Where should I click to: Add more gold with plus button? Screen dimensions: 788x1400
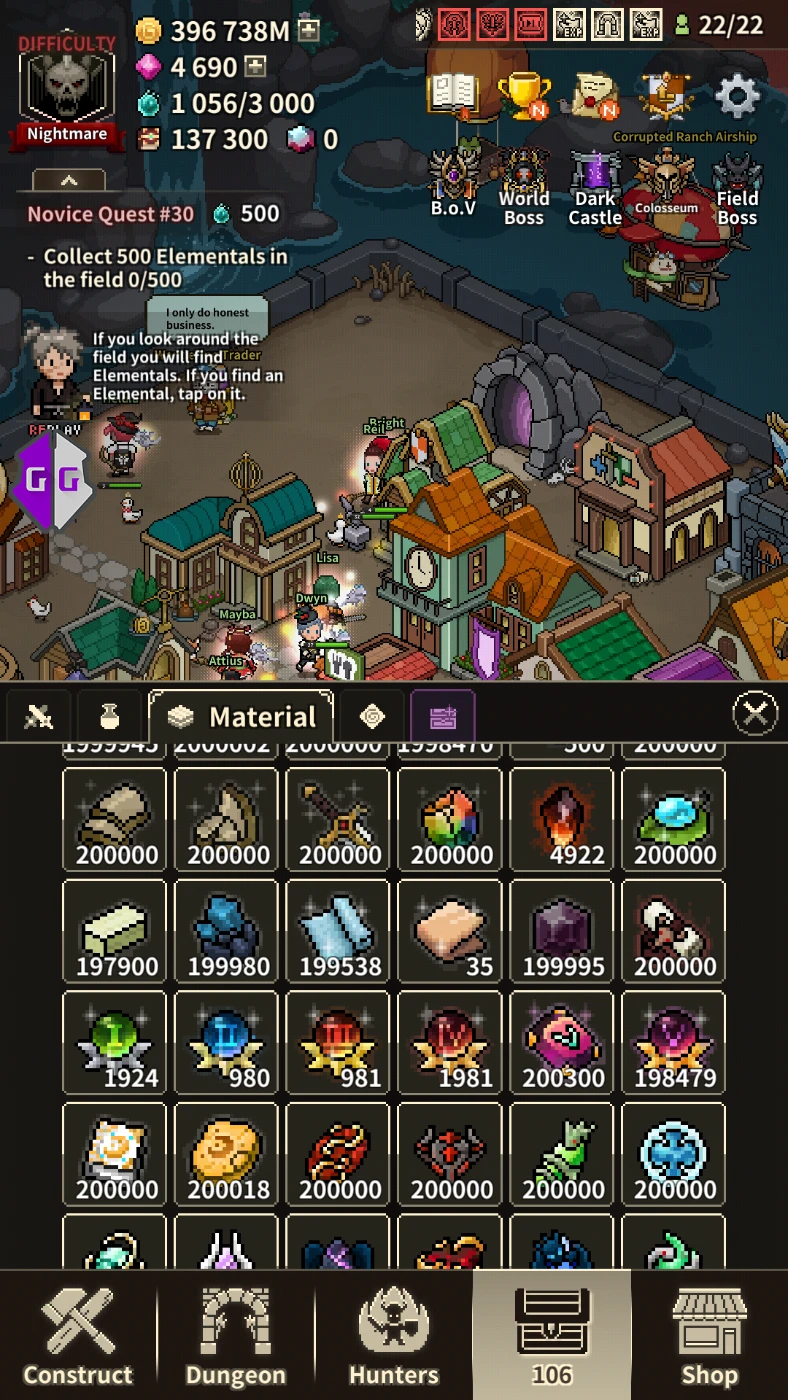(309, 31)
